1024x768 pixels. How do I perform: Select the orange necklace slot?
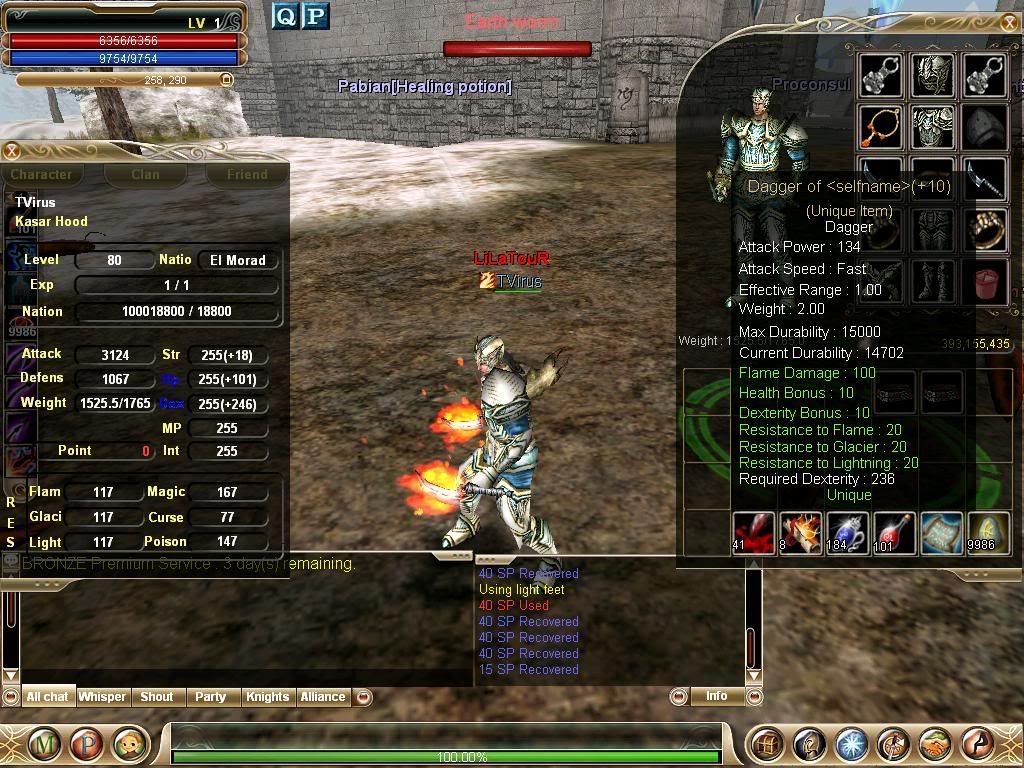pos(881,127)
